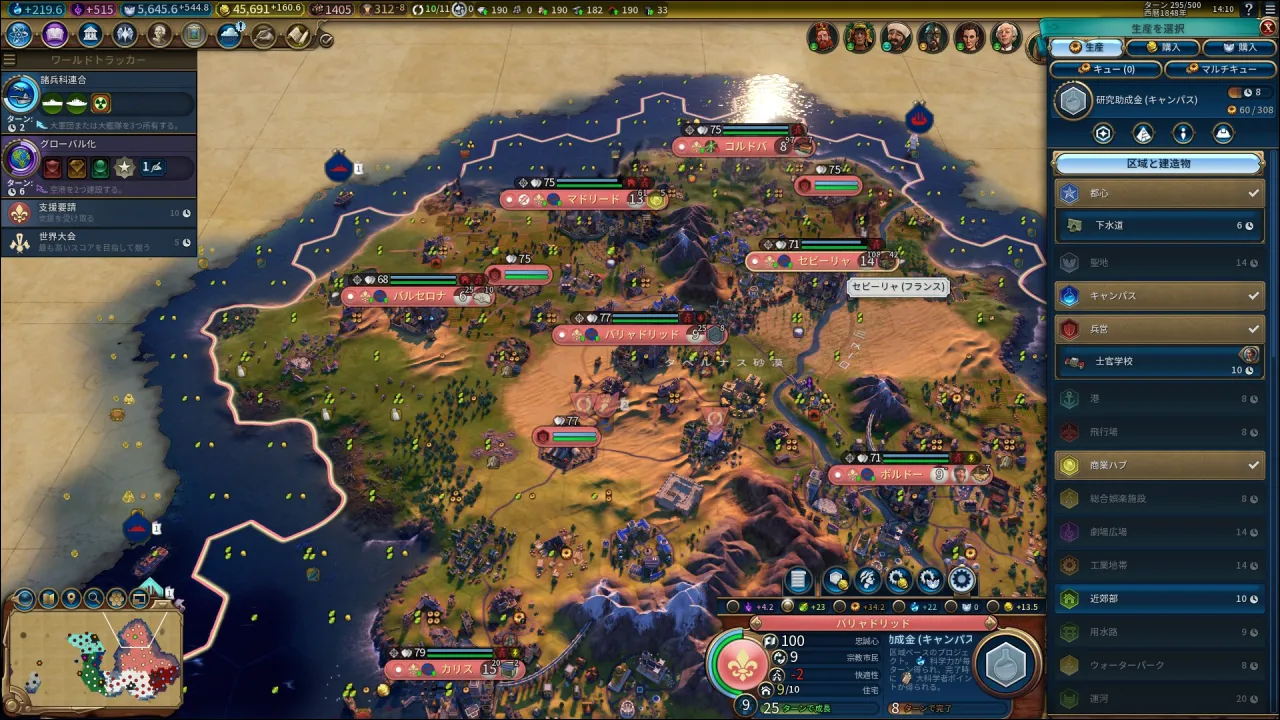Open the climate cloud icon
1280x720 pixels.
[230, 35]
